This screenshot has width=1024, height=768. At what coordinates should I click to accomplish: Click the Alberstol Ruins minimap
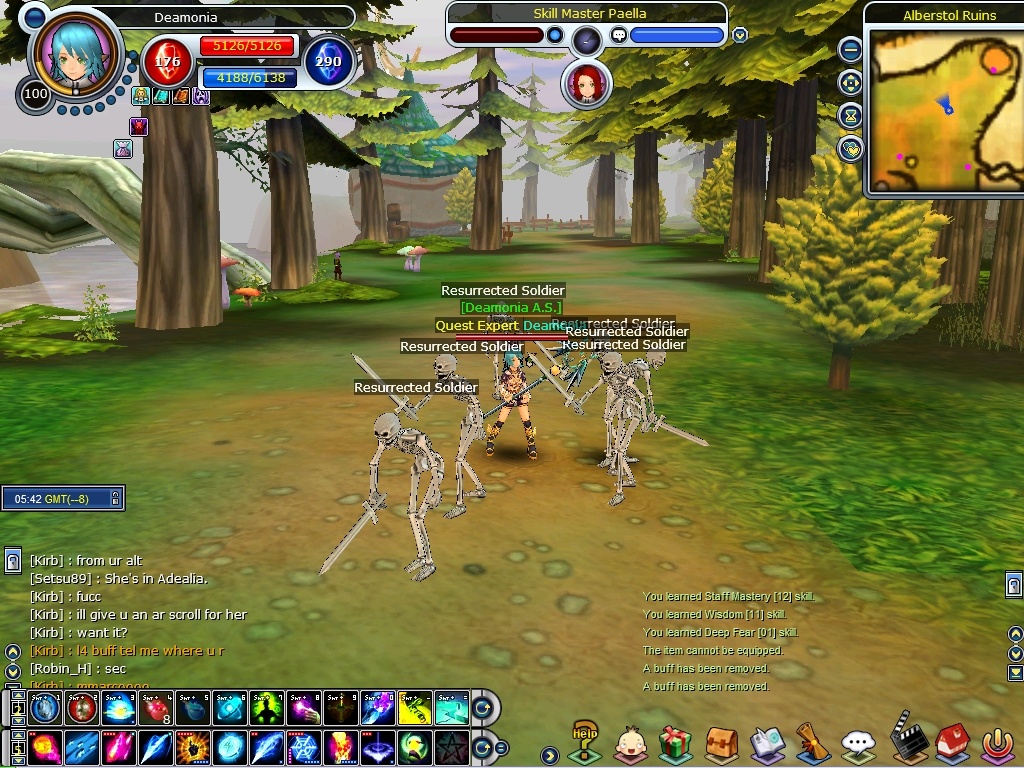pos(946,108)
